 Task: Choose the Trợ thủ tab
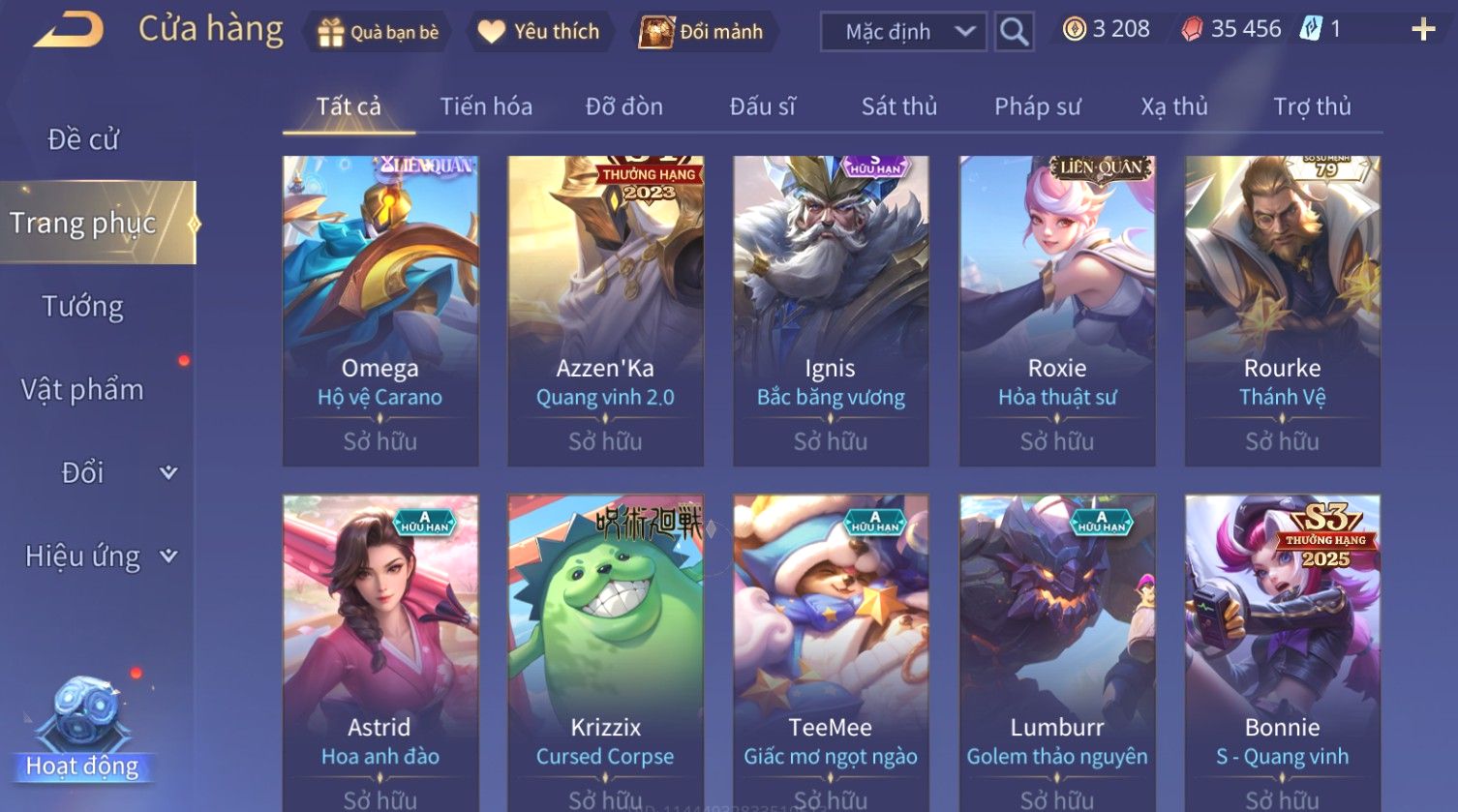coord(1312,106)
